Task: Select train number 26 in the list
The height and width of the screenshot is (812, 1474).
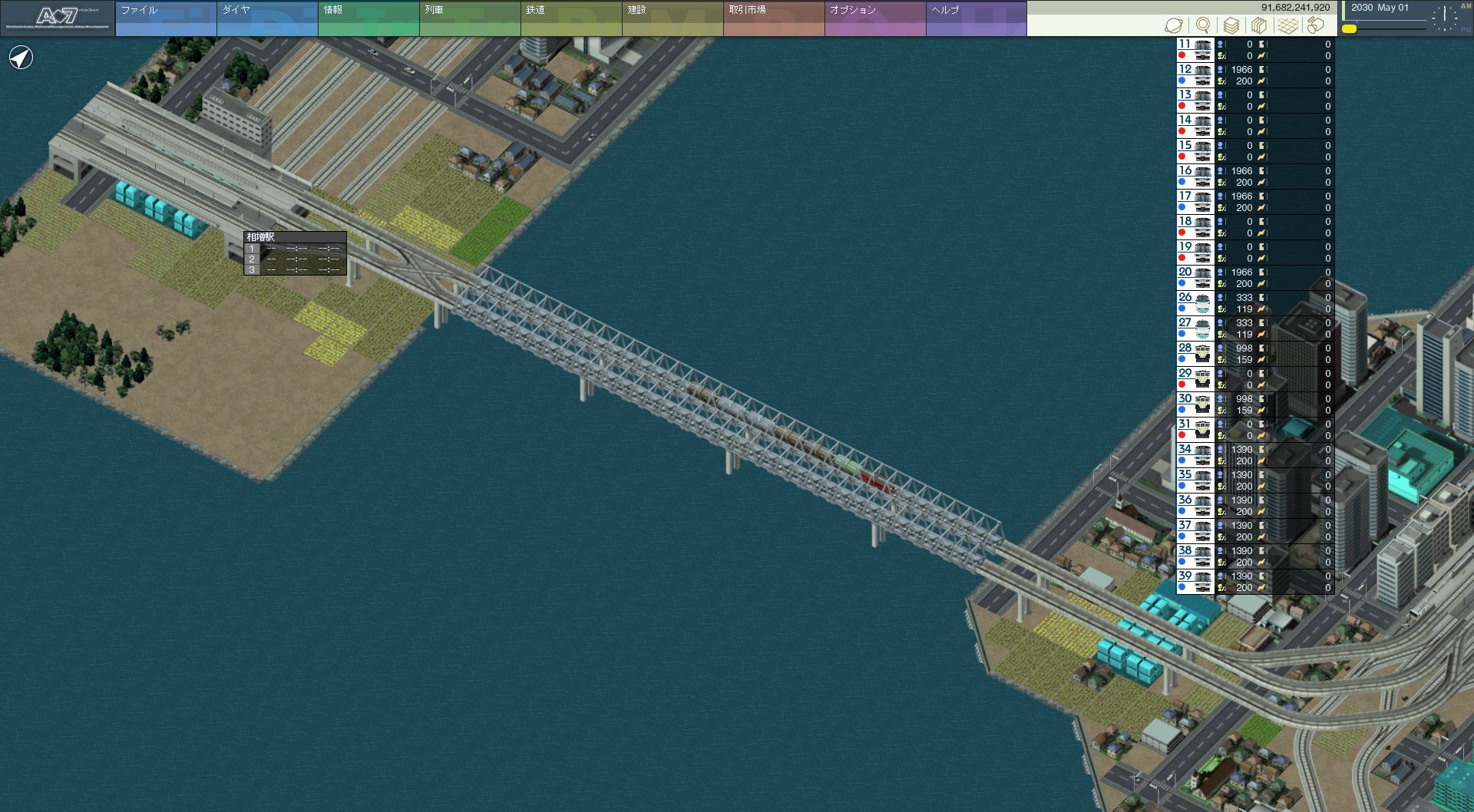Action: click(1195, 303)
